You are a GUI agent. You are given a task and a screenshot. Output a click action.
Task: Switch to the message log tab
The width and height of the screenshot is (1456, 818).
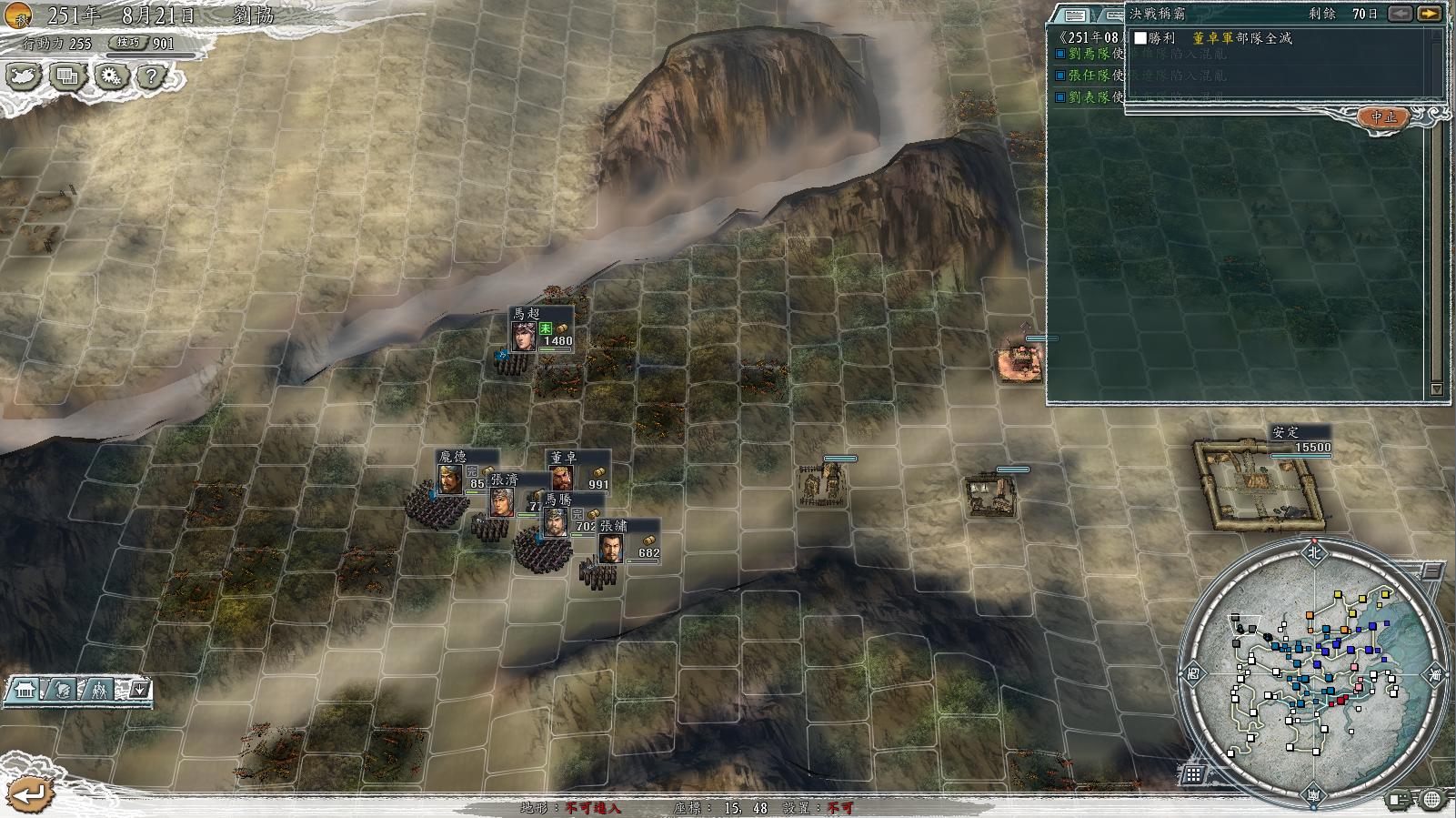point(1075,15)
